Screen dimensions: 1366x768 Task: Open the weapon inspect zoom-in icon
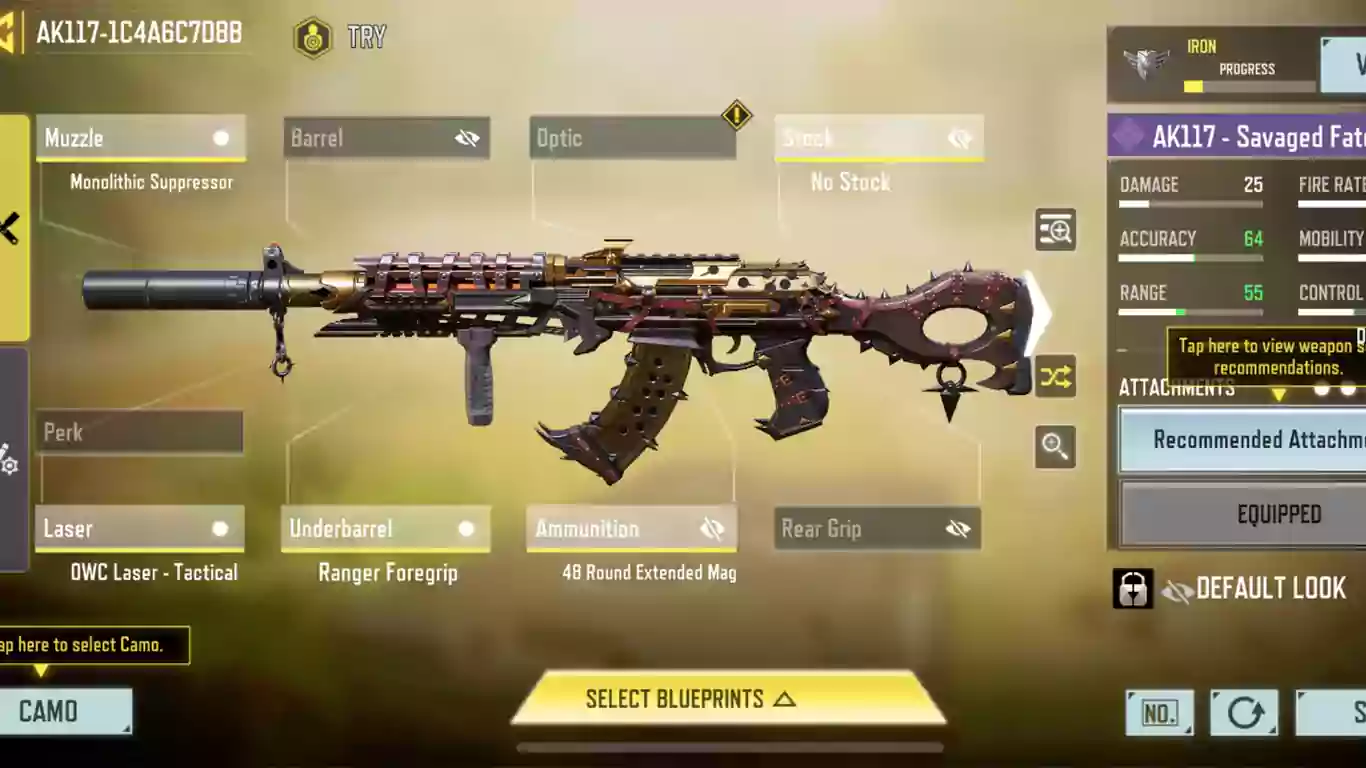(1055, 230)
